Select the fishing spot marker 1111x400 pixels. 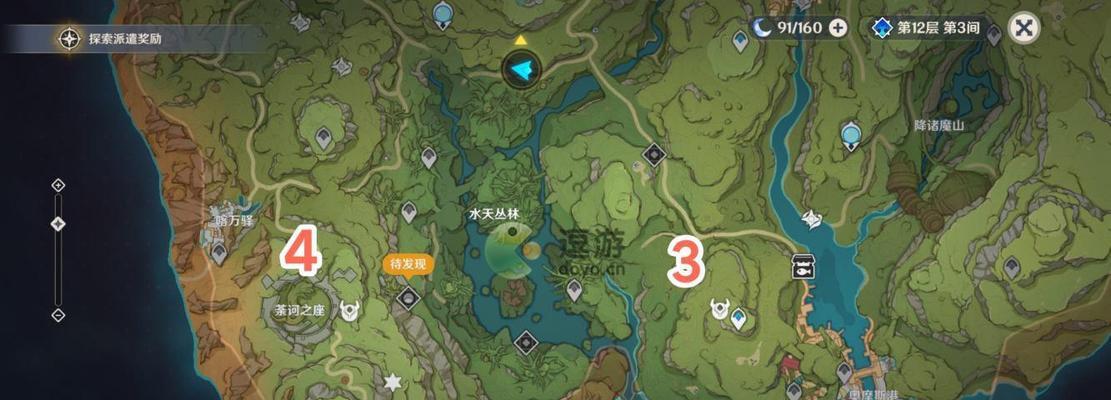[x=801, y=265]
